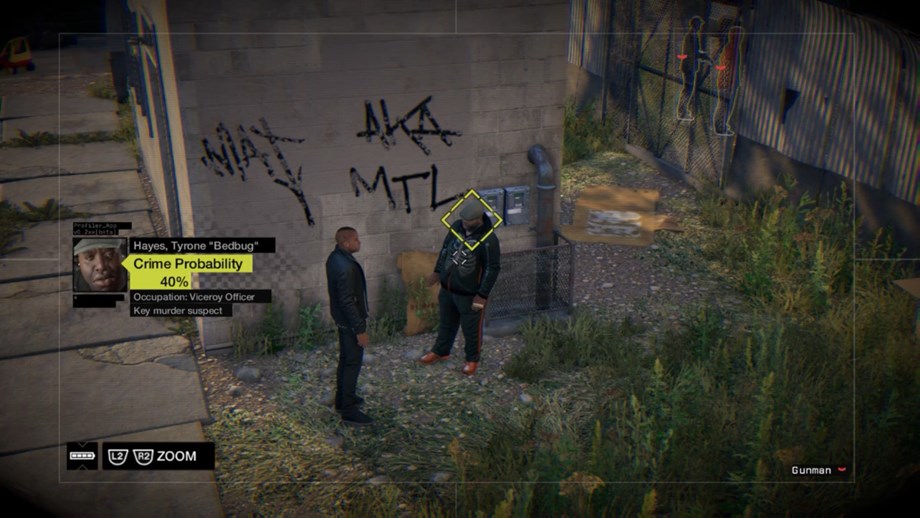
Task: Select the Hayes, Tyrone "Bedbug" name header
Action: (x=200, y=245)
